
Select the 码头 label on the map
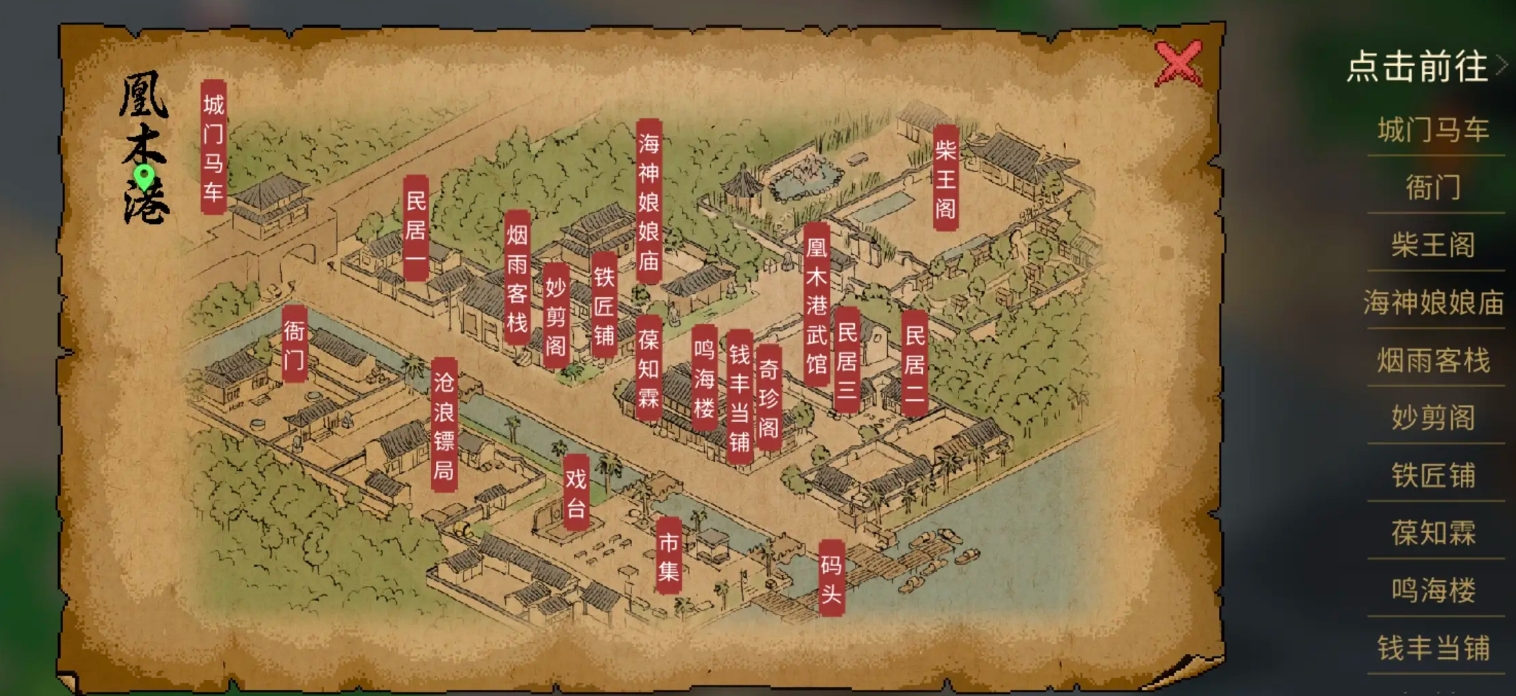click(832, 578)
